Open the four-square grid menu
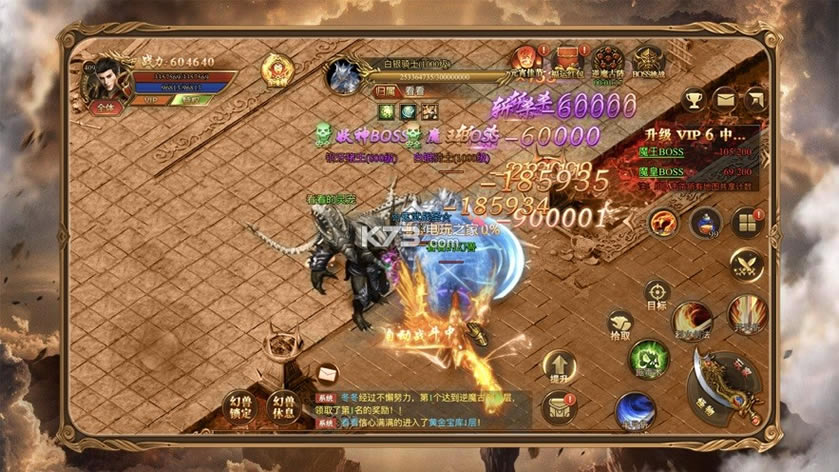The width and height of the screenshot is (839, 472). (746, 221)
